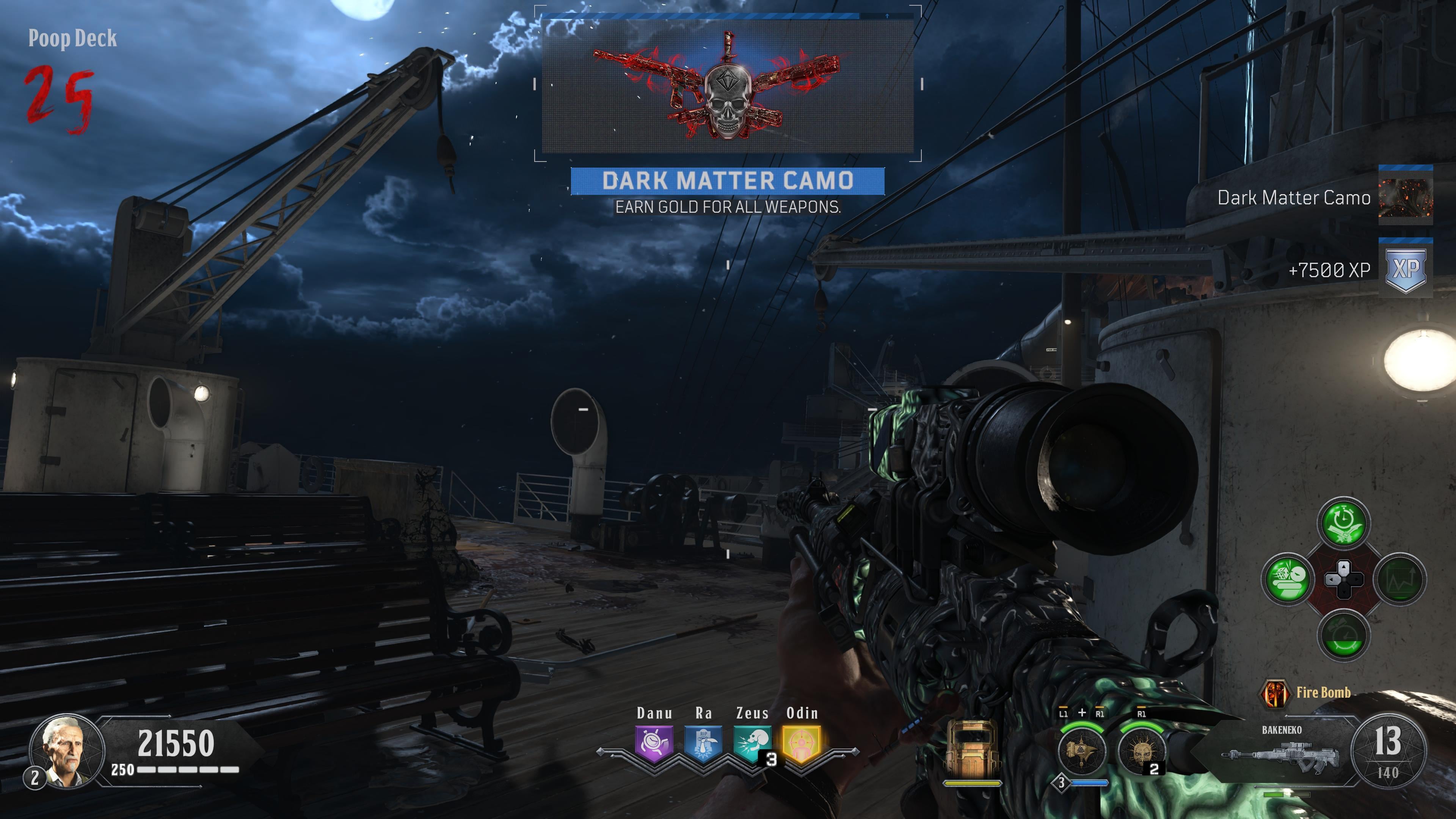Screen dimensions: 1456x819
Task: Click the Odin perk icon
Action: click(802, 743)
